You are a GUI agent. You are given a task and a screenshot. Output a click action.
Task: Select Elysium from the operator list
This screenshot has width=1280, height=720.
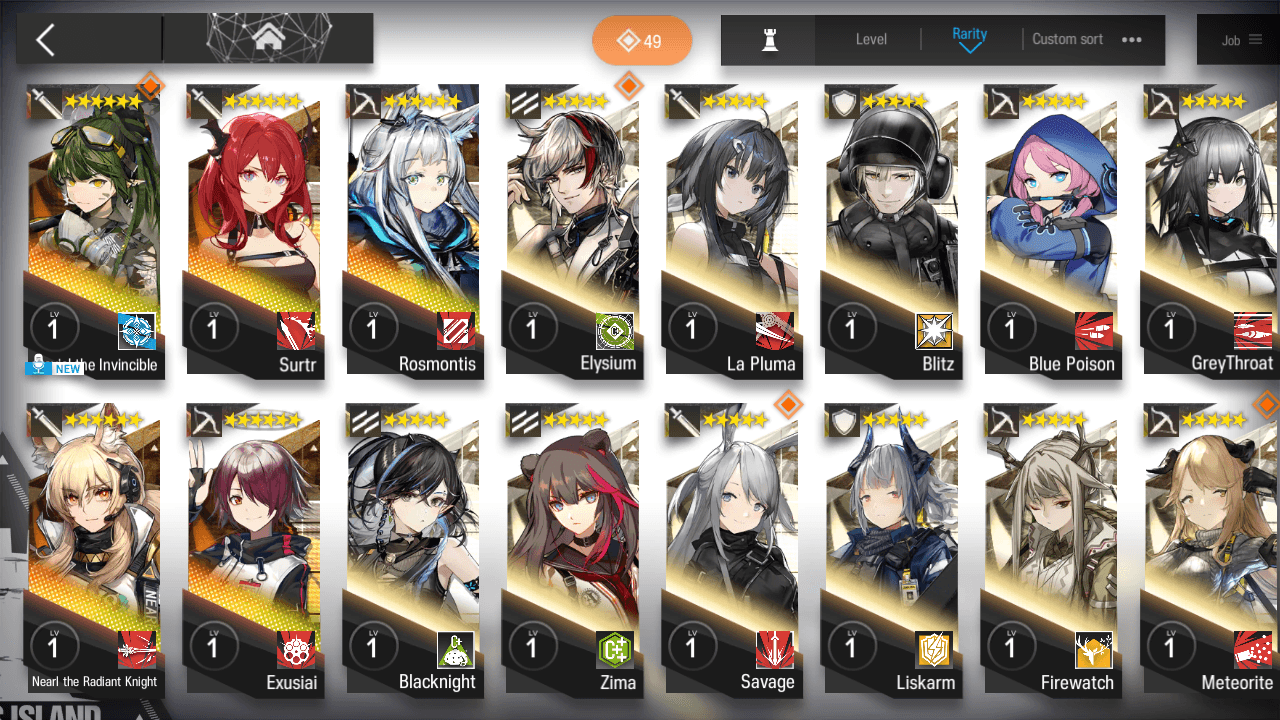(573, 230)
